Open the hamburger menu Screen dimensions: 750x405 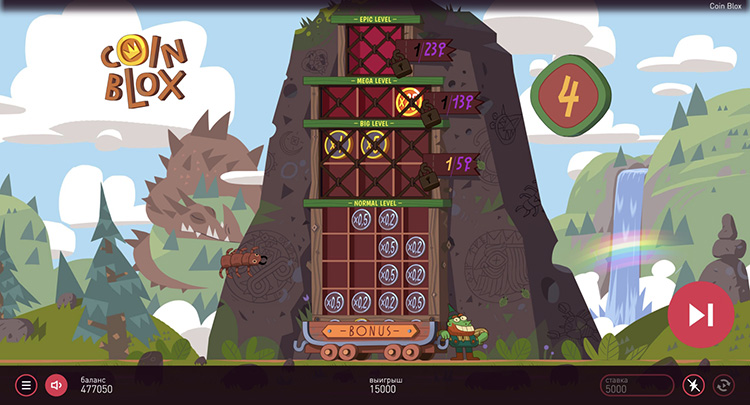click(27, 385)
